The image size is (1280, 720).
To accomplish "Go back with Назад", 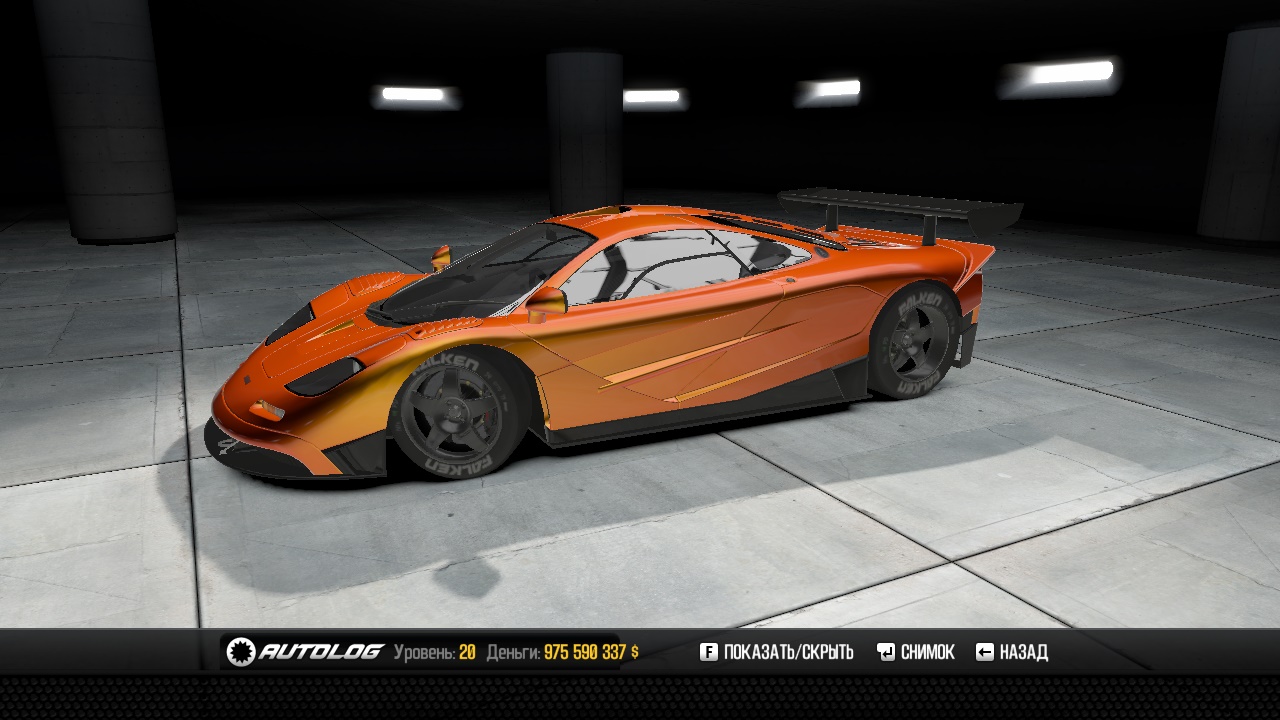I will tap(1012, 652).
